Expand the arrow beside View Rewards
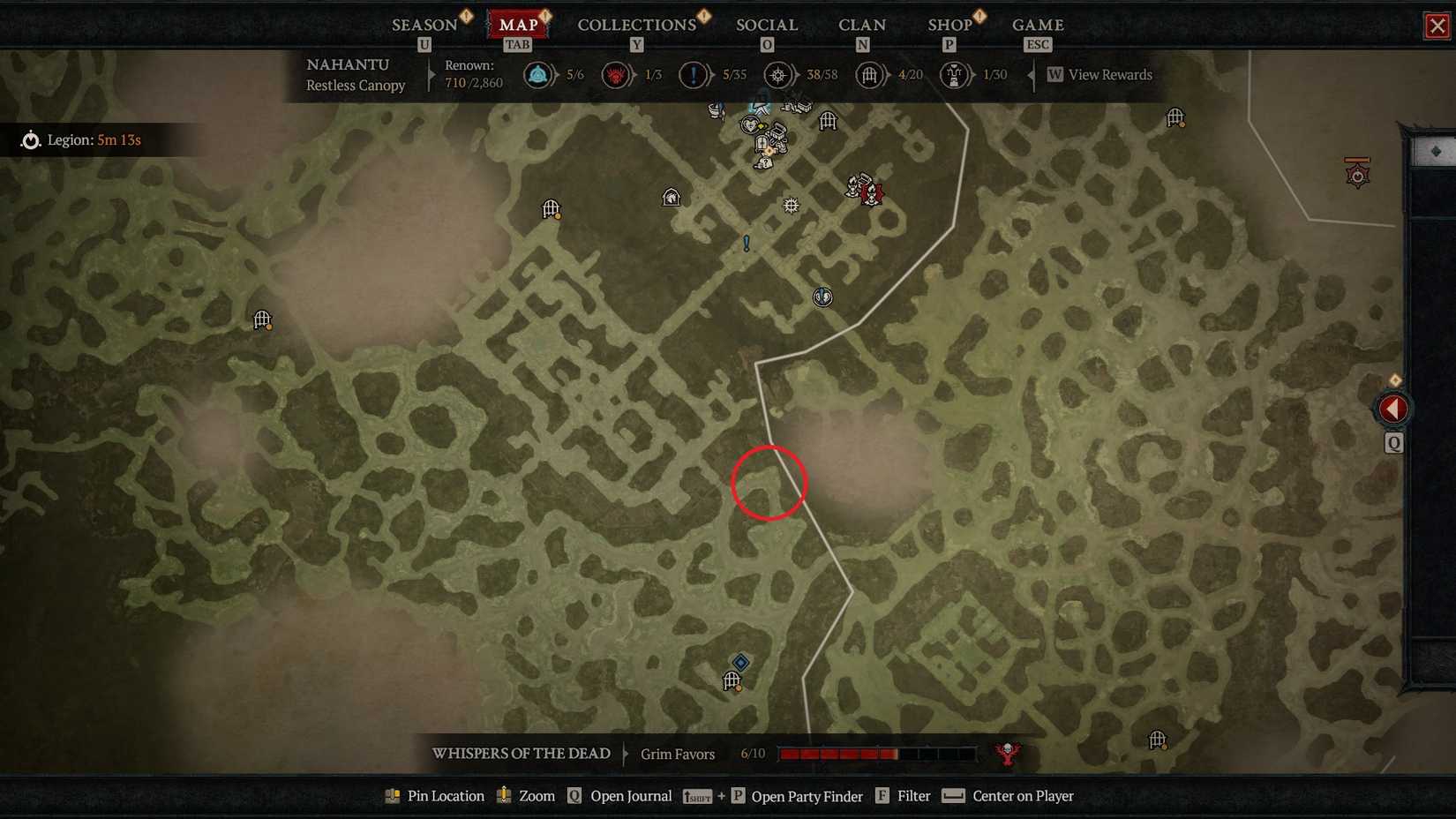 pyautogui.click(x=1031, y=75)
